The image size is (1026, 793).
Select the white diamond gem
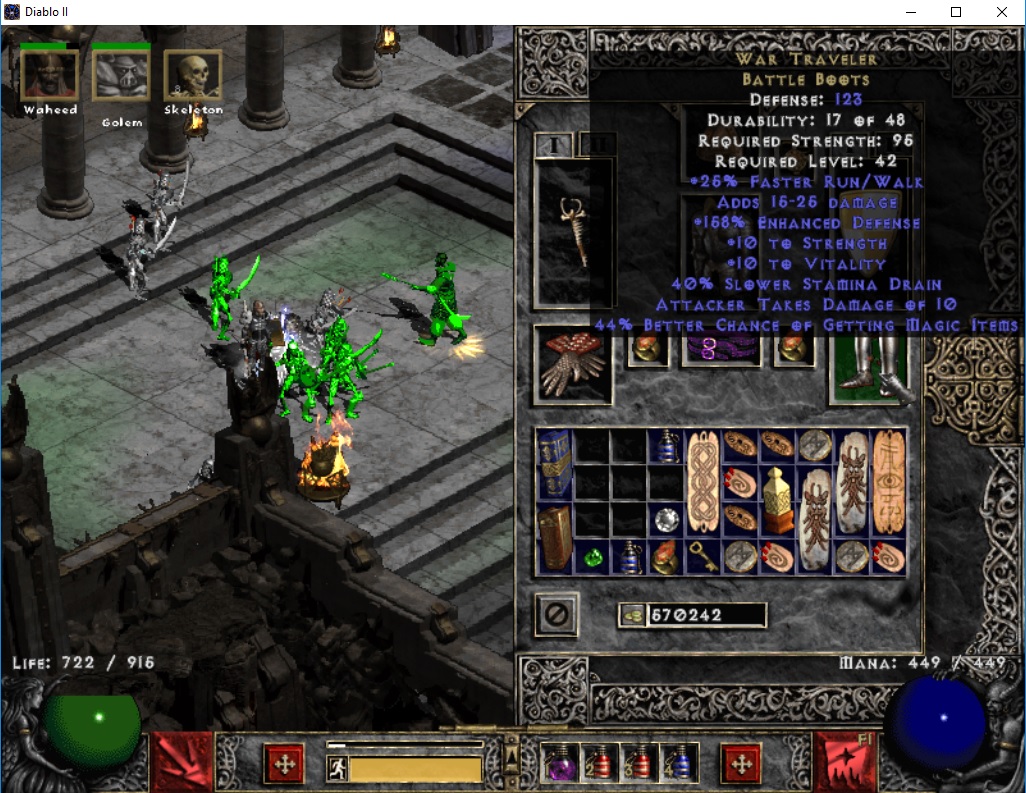(x=666, y=520)
